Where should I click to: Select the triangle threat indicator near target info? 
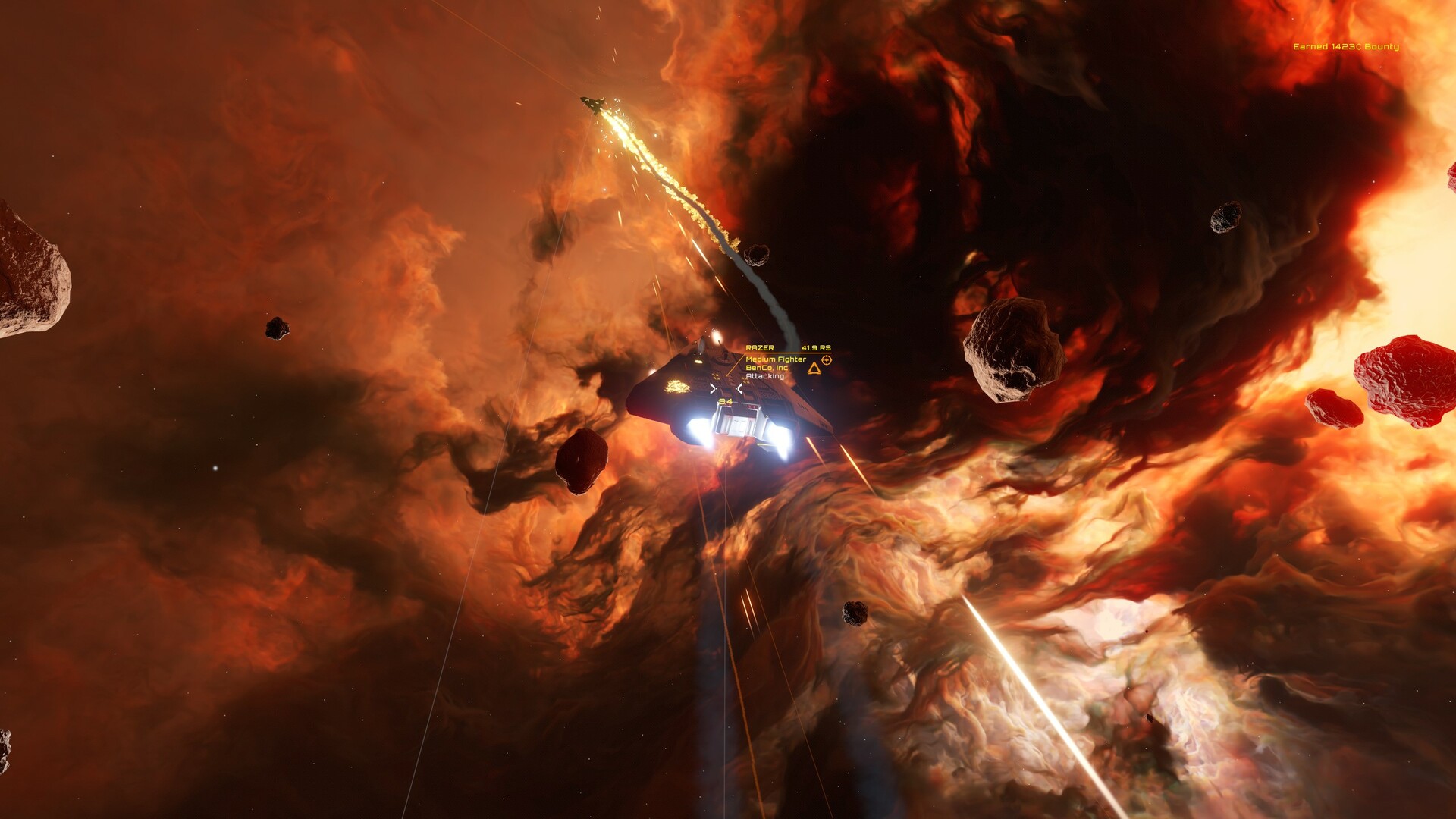point(814,369)
